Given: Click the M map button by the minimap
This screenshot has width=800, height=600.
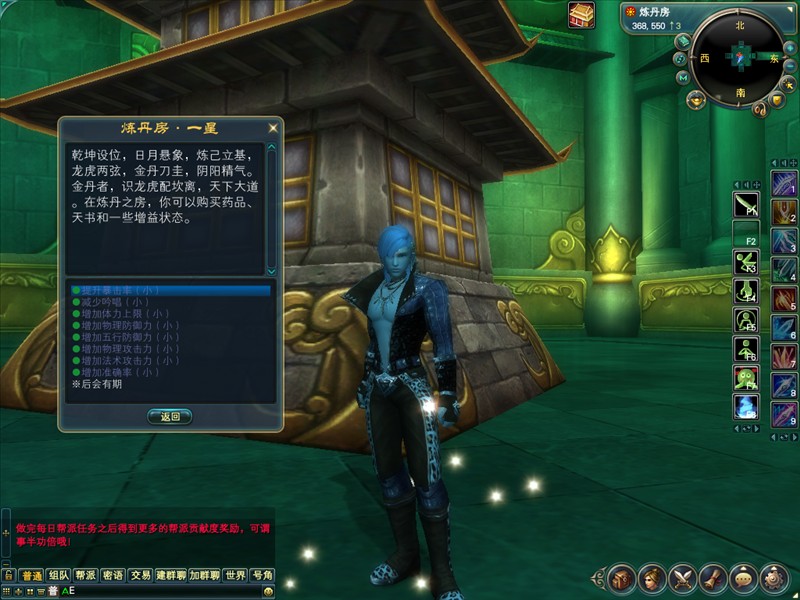Looking at the screenshot, I should tap(682, 77).
